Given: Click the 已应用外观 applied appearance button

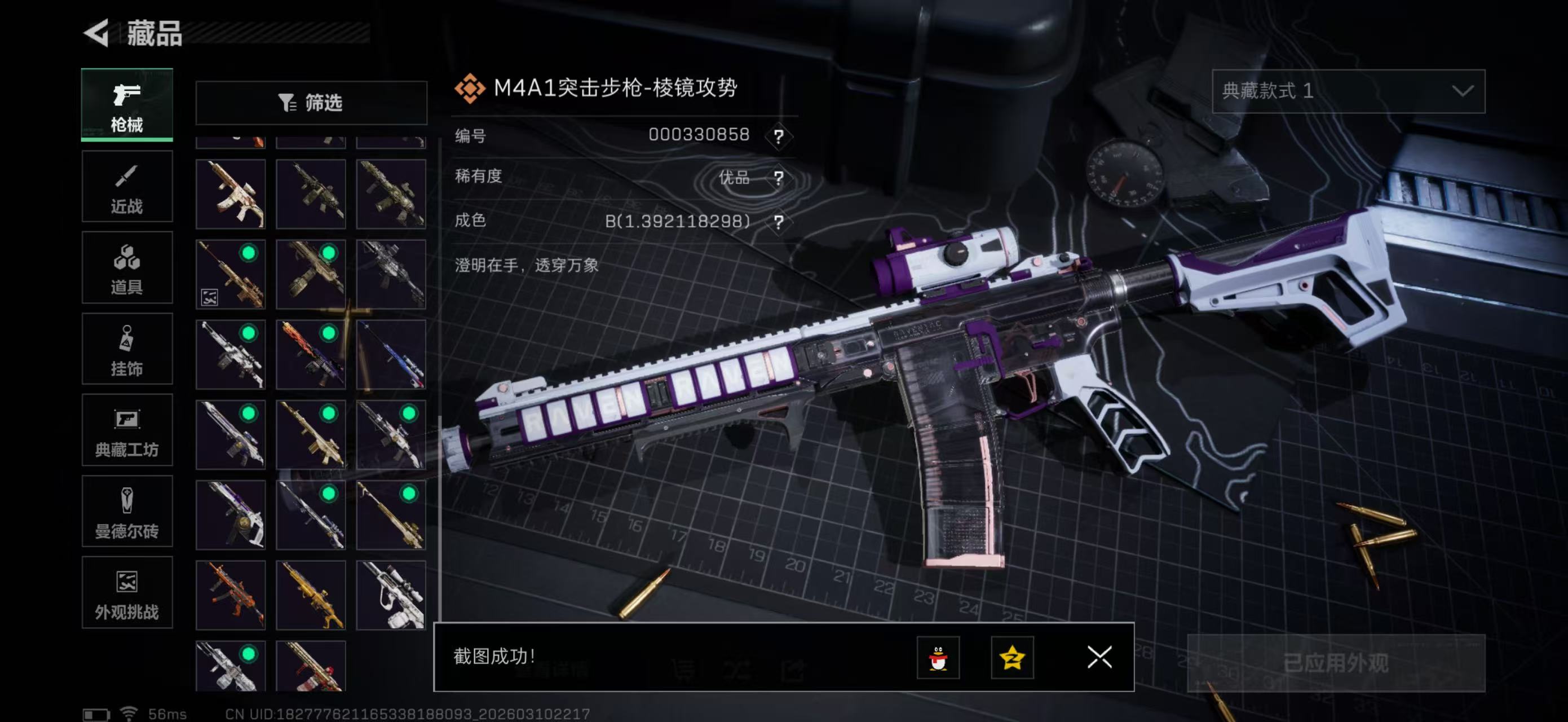Looking at the screenshot, I should [1336, 663].
